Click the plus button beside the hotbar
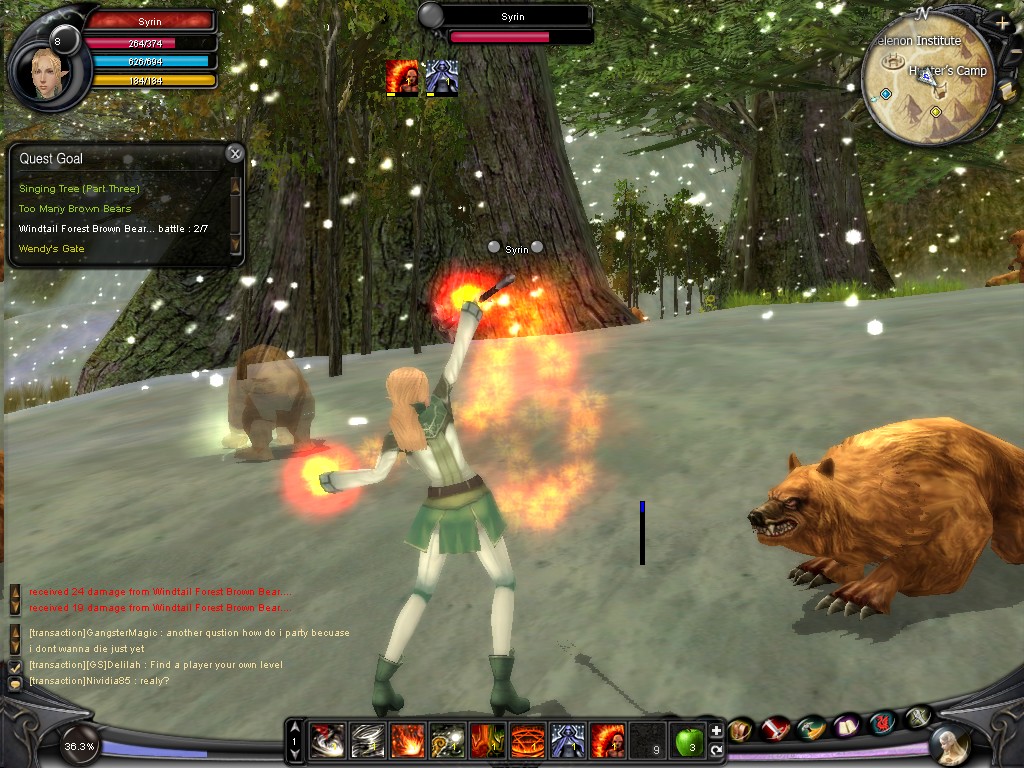The height and width of the screenshot is (768, 1024). coord(716,731)
